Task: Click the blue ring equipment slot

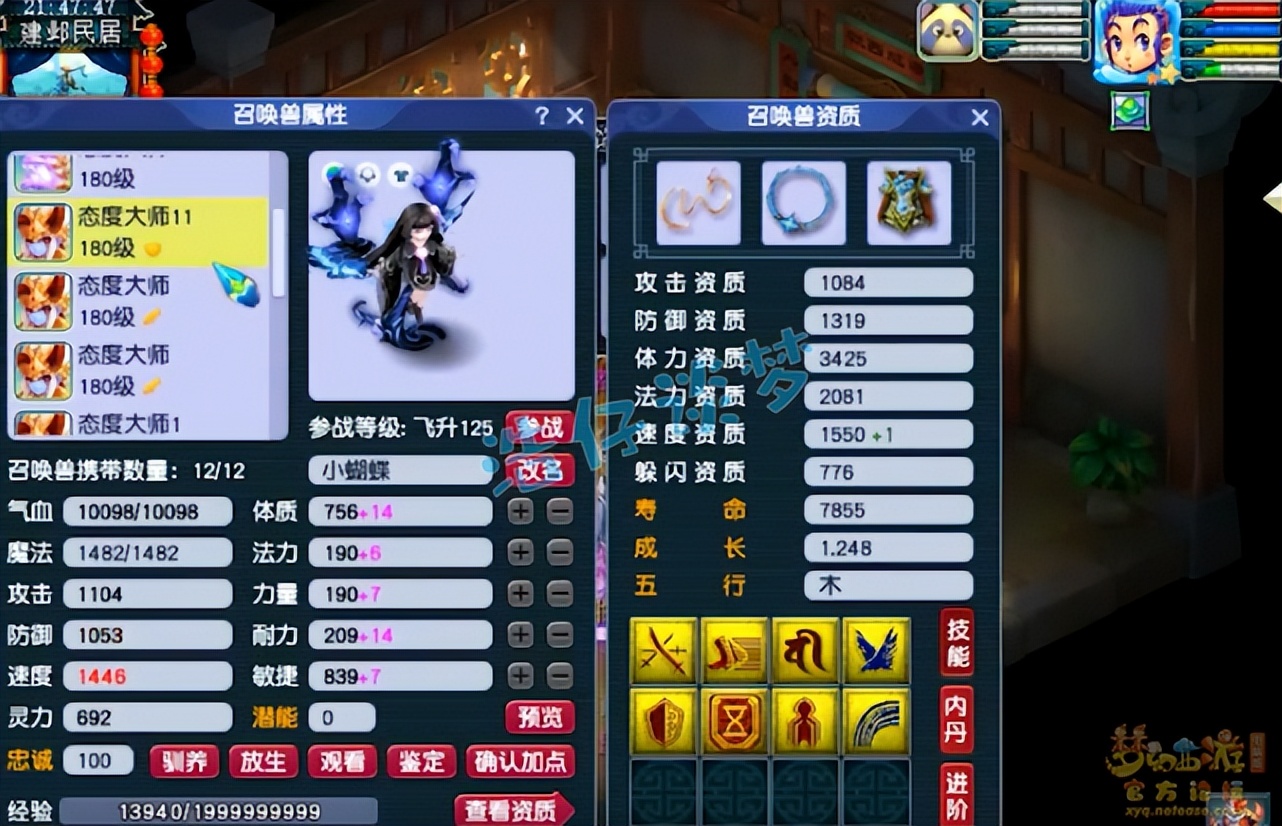Action: (x=804, y=202)
